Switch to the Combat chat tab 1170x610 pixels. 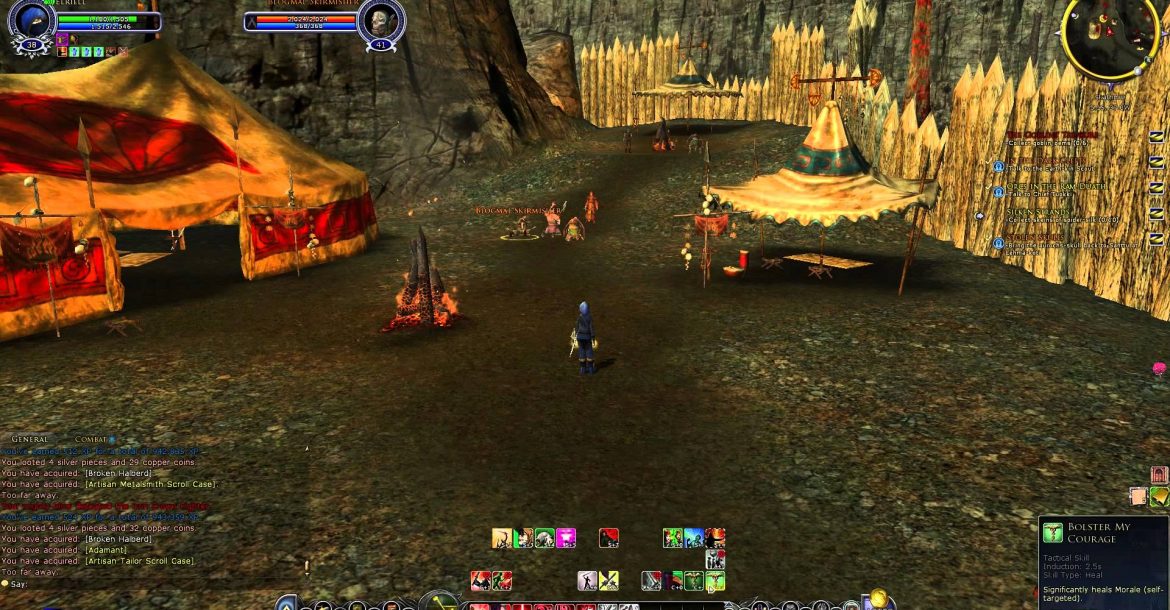pos(91,439)
